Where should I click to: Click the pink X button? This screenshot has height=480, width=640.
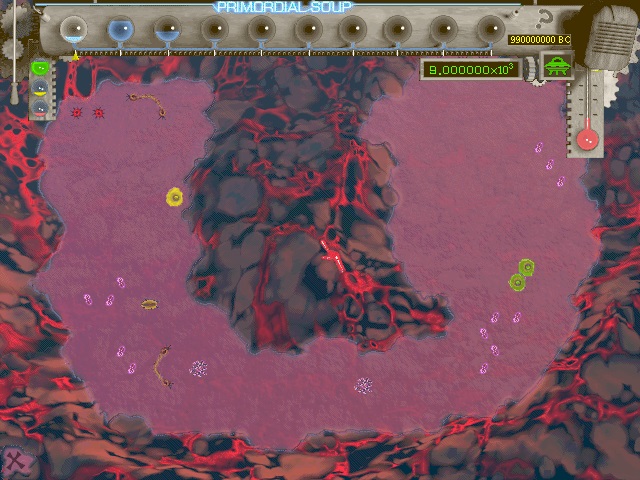click(x=17, y=462)
